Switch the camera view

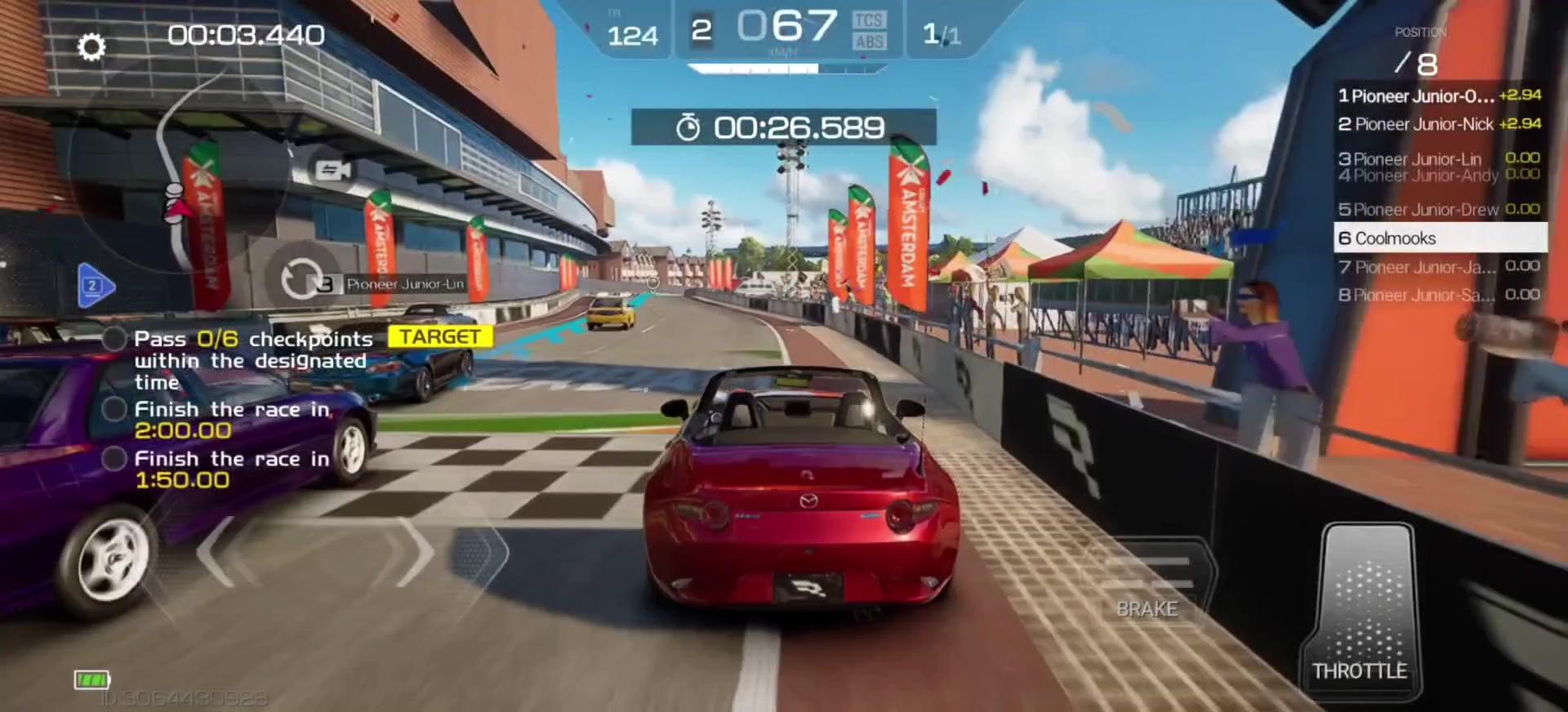[x=333, y=170]
